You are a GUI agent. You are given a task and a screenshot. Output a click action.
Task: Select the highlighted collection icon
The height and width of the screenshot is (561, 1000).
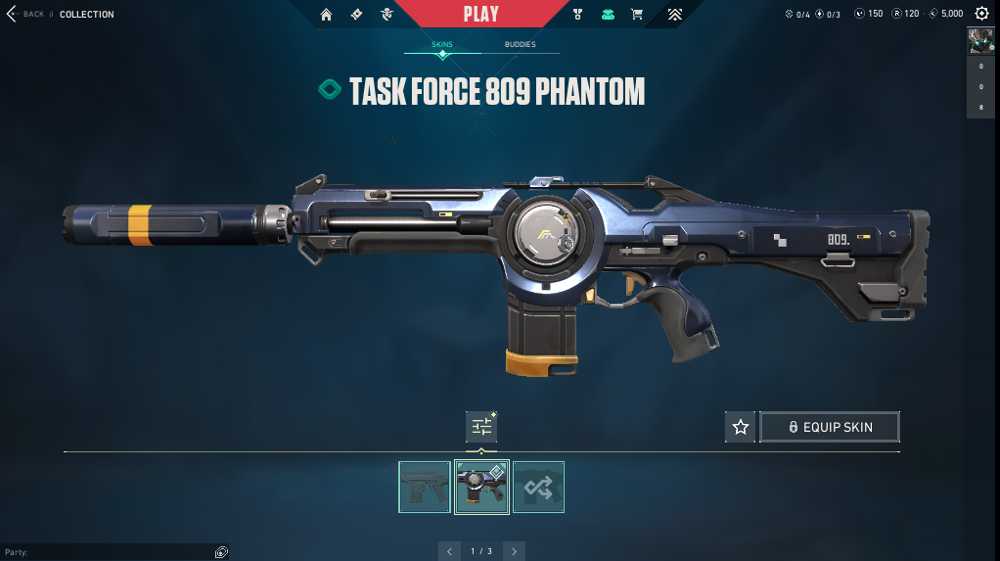click(607, 14)
